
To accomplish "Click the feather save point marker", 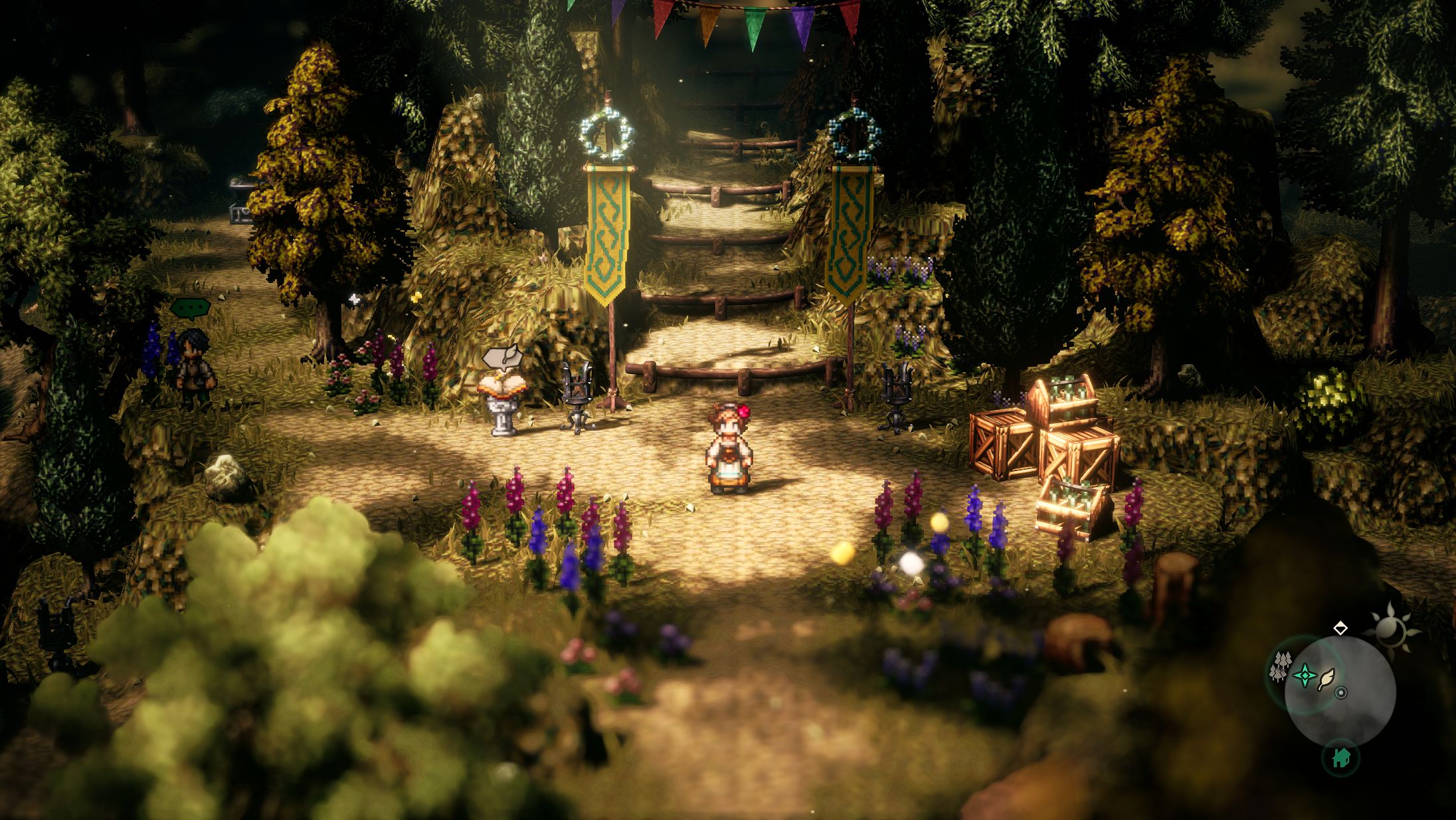I will click(x=1327, y=678).
